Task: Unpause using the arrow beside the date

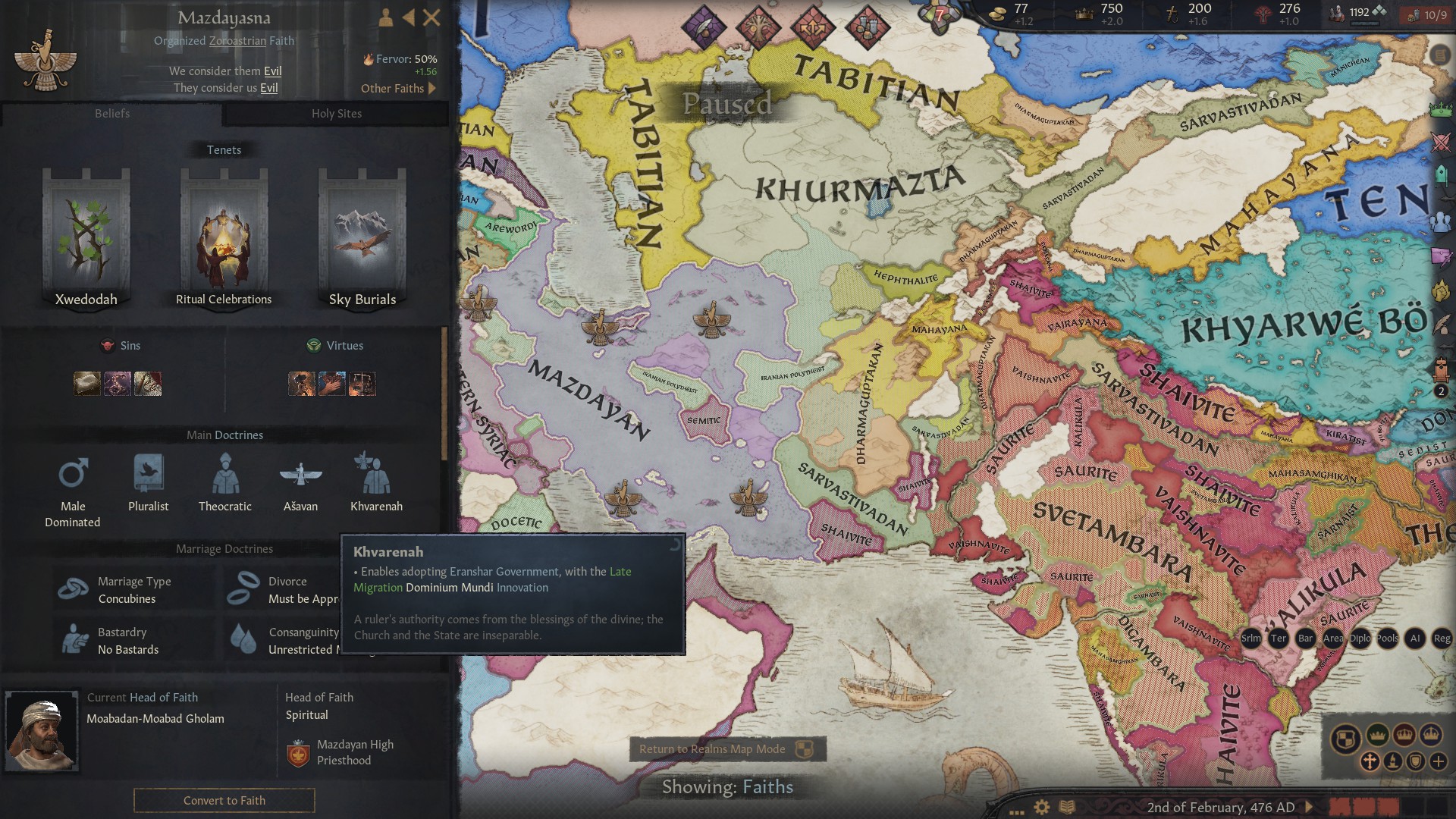Action: coord(1309,808)
